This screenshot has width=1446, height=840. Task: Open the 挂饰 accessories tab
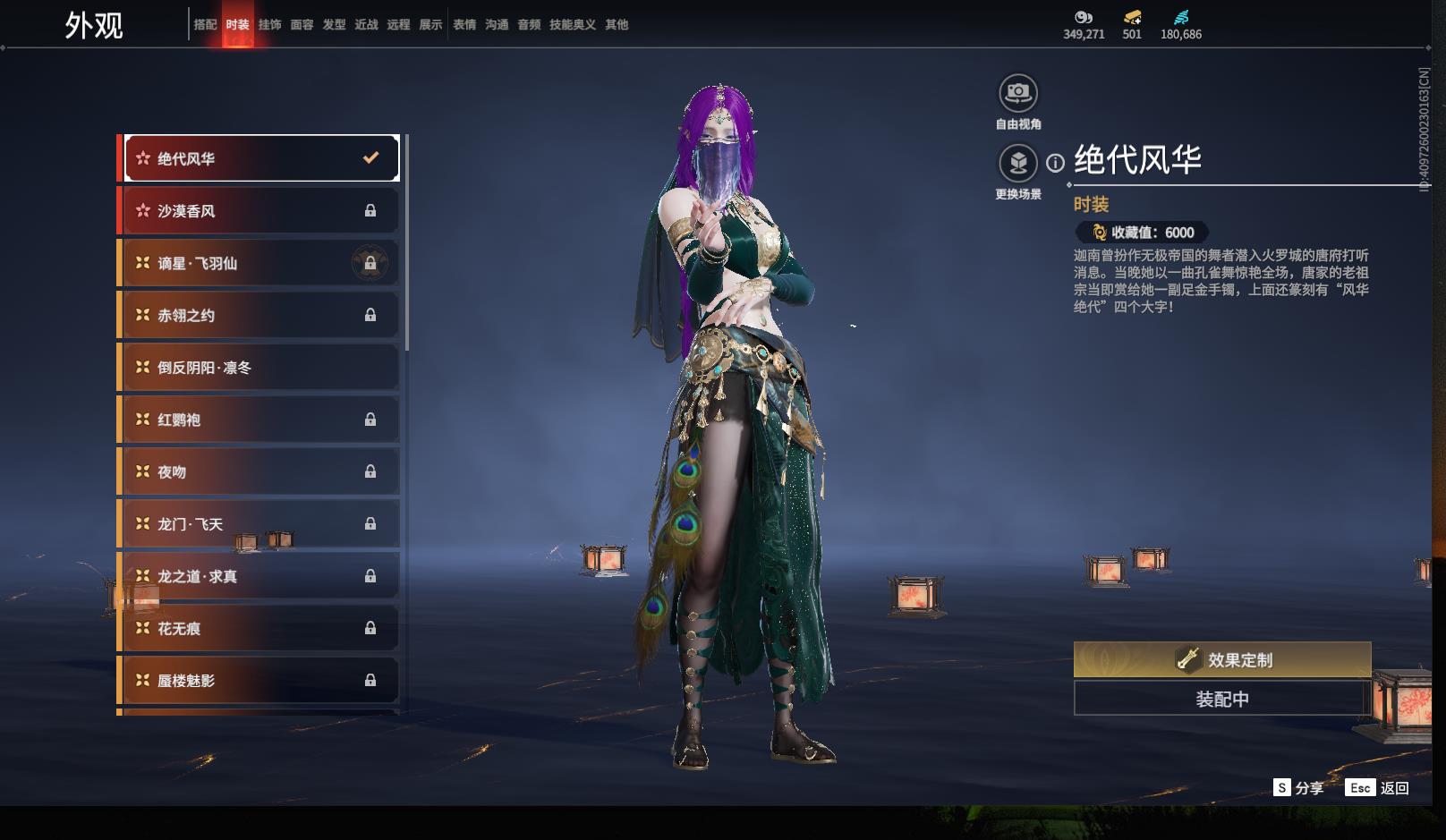269,25
